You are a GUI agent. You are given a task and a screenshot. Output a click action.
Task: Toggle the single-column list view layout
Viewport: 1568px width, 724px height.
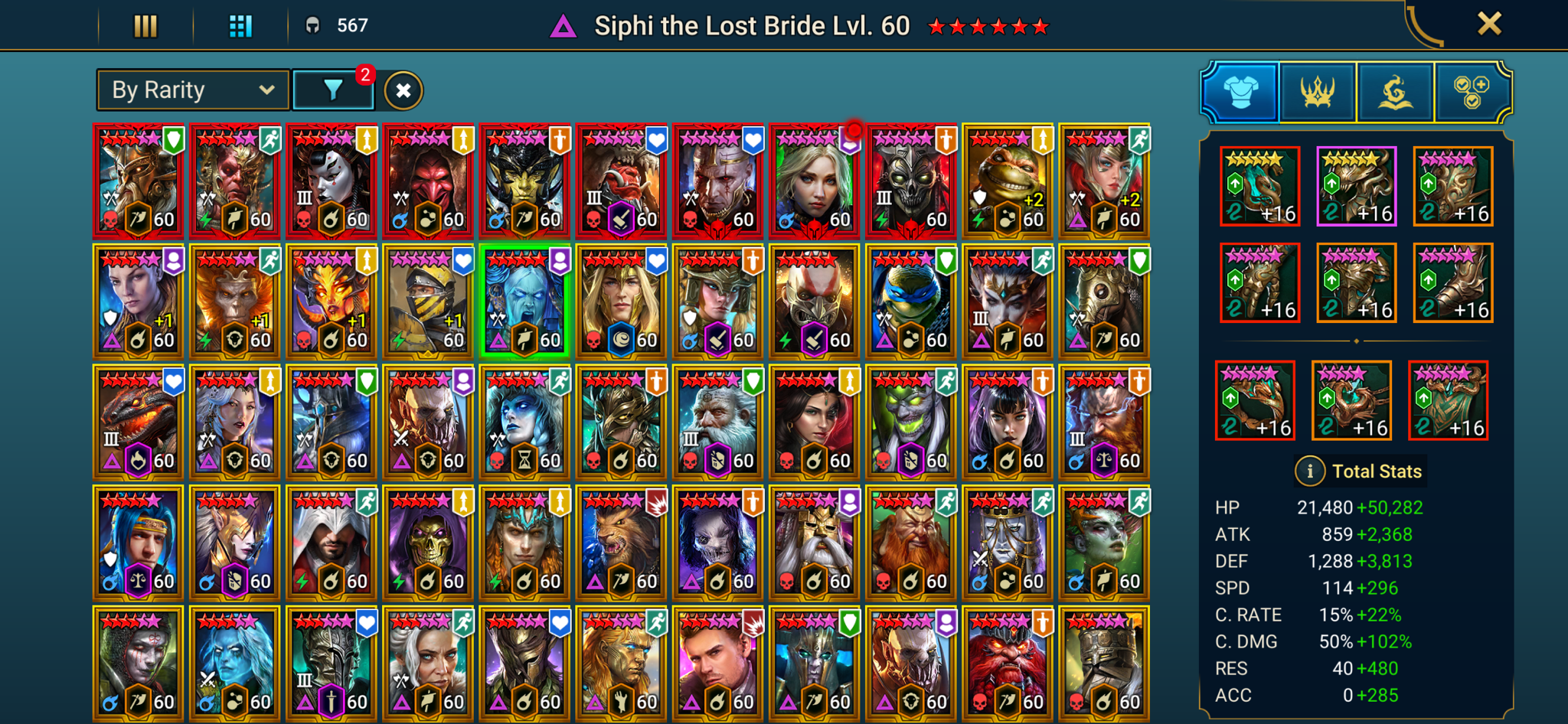(145, 24)
